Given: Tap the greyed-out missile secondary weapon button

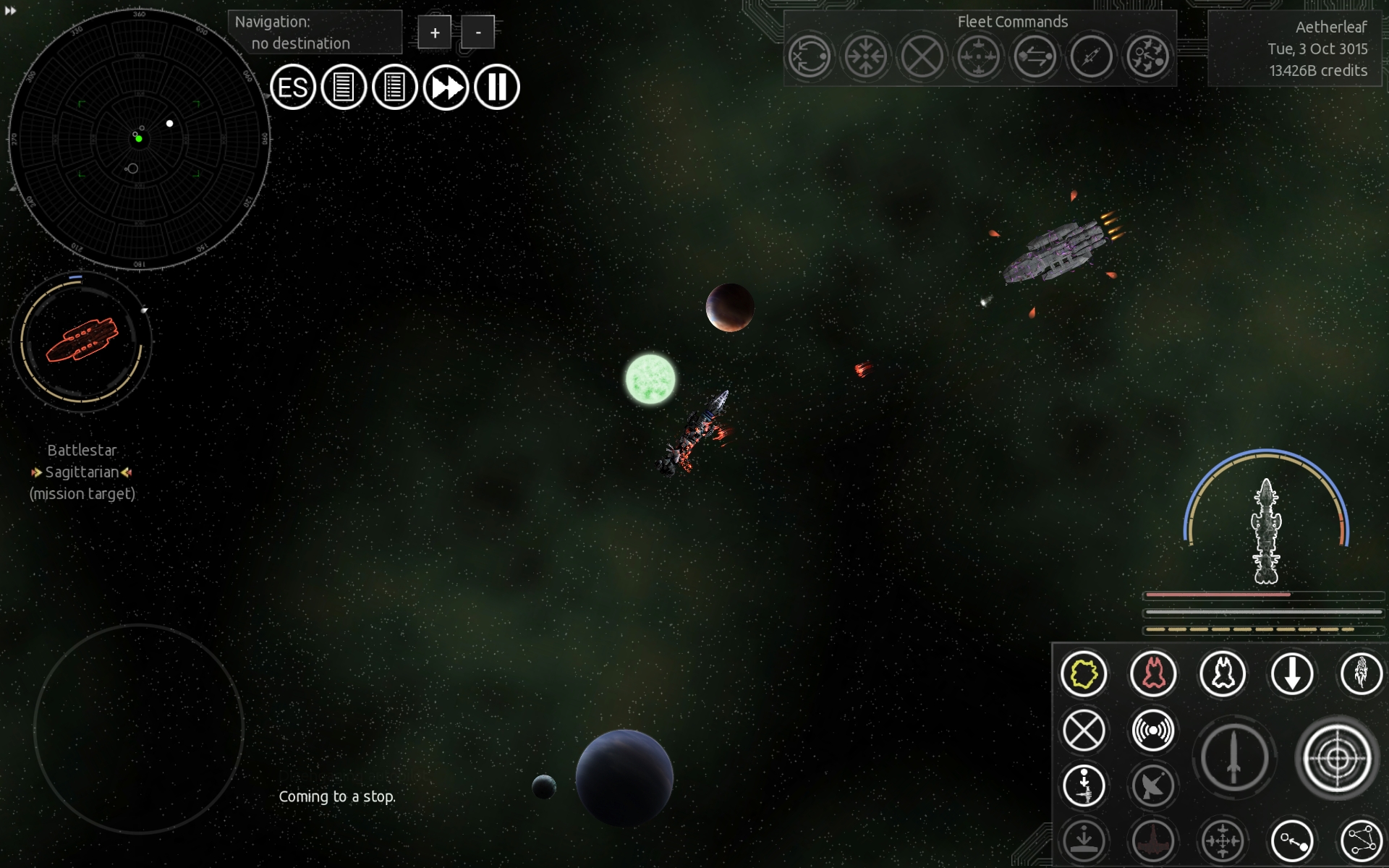Looking at the screenshot, I should 1234,758.
